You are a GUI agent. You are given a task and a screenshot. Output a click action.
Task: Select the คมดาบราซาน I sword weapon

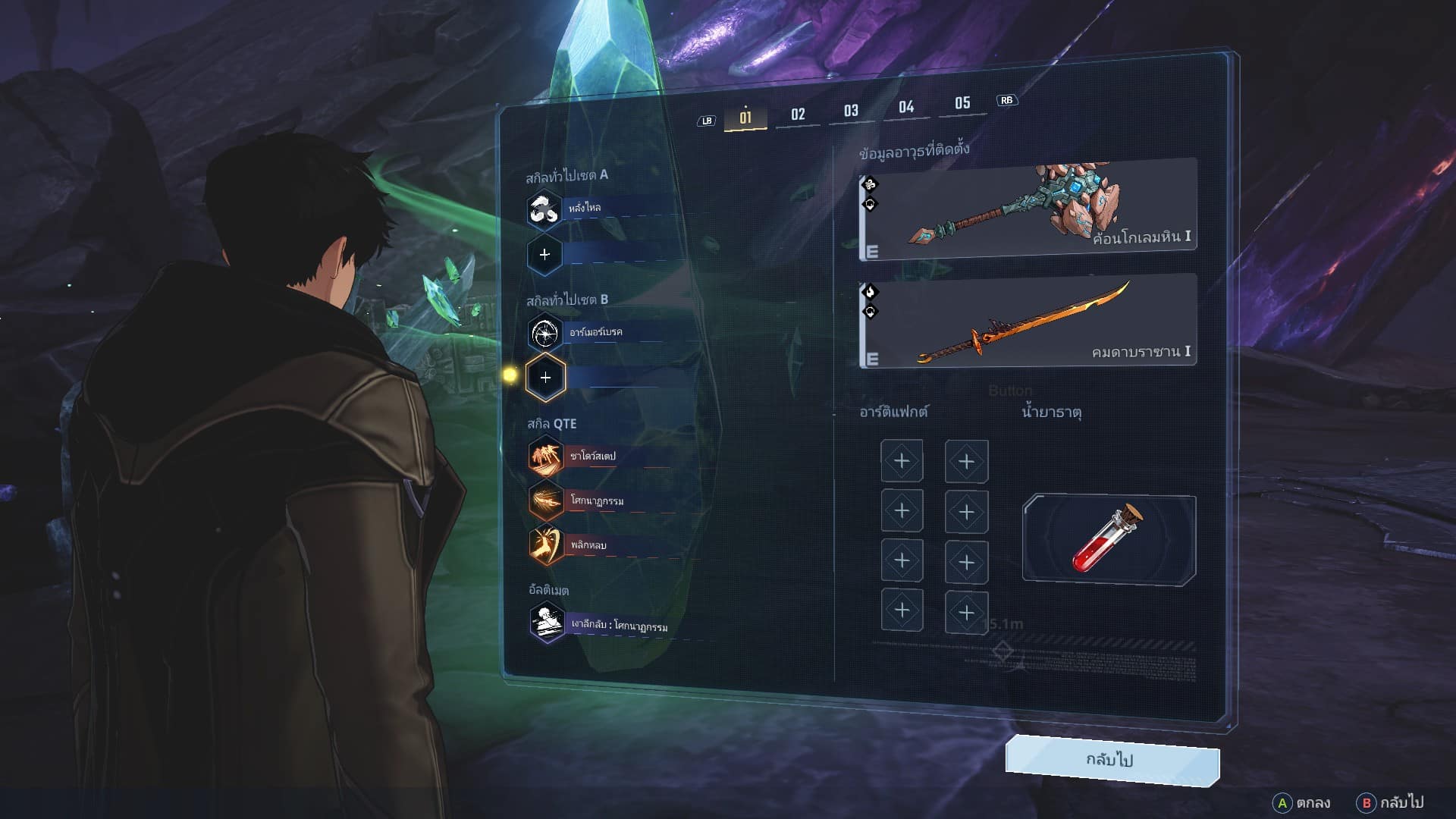pos(1028,322)
